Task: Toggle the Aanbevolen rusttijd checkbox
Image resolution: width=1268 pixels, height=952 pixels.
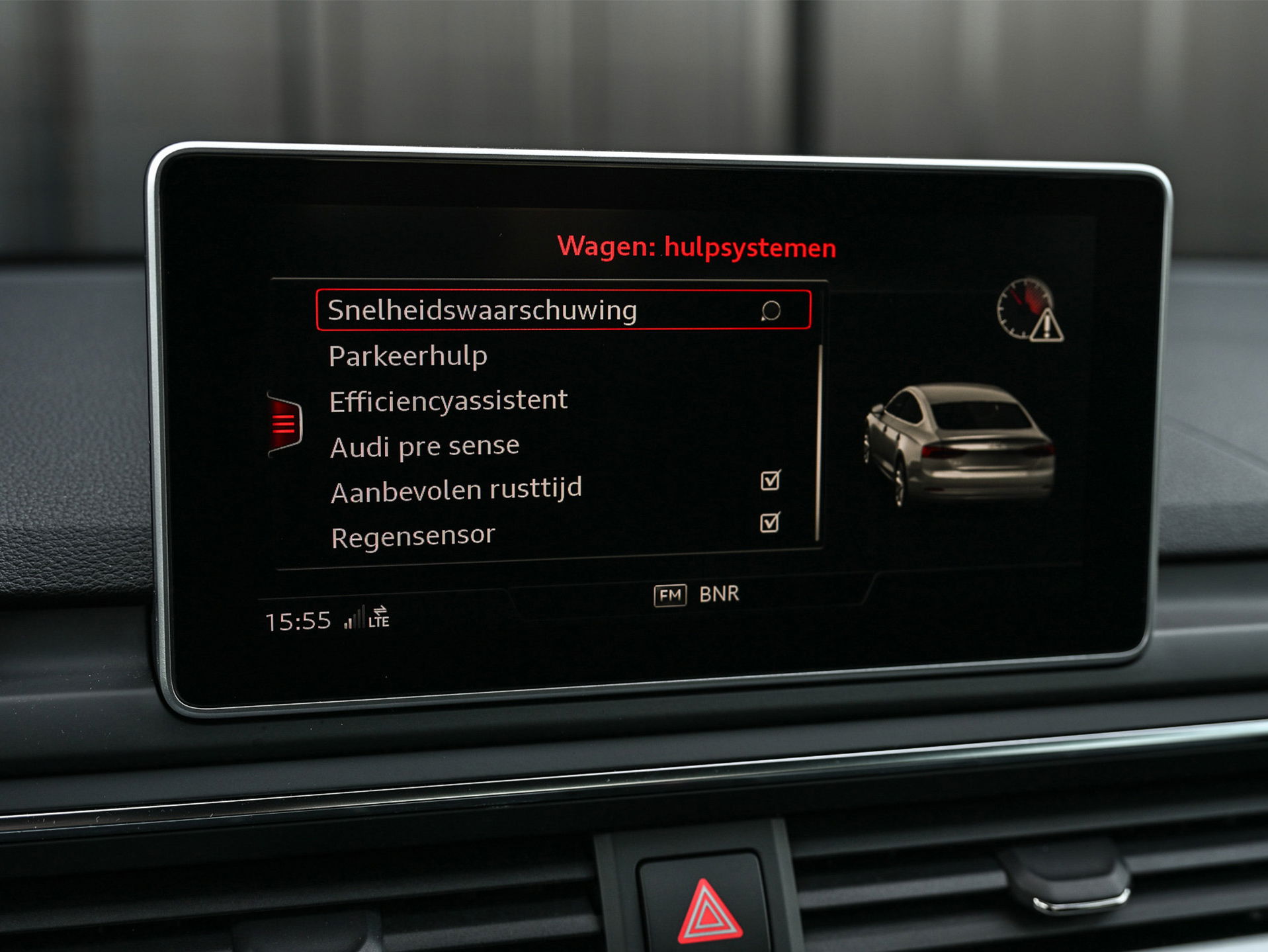Action: pyautogui.click(x=771, y=481)
